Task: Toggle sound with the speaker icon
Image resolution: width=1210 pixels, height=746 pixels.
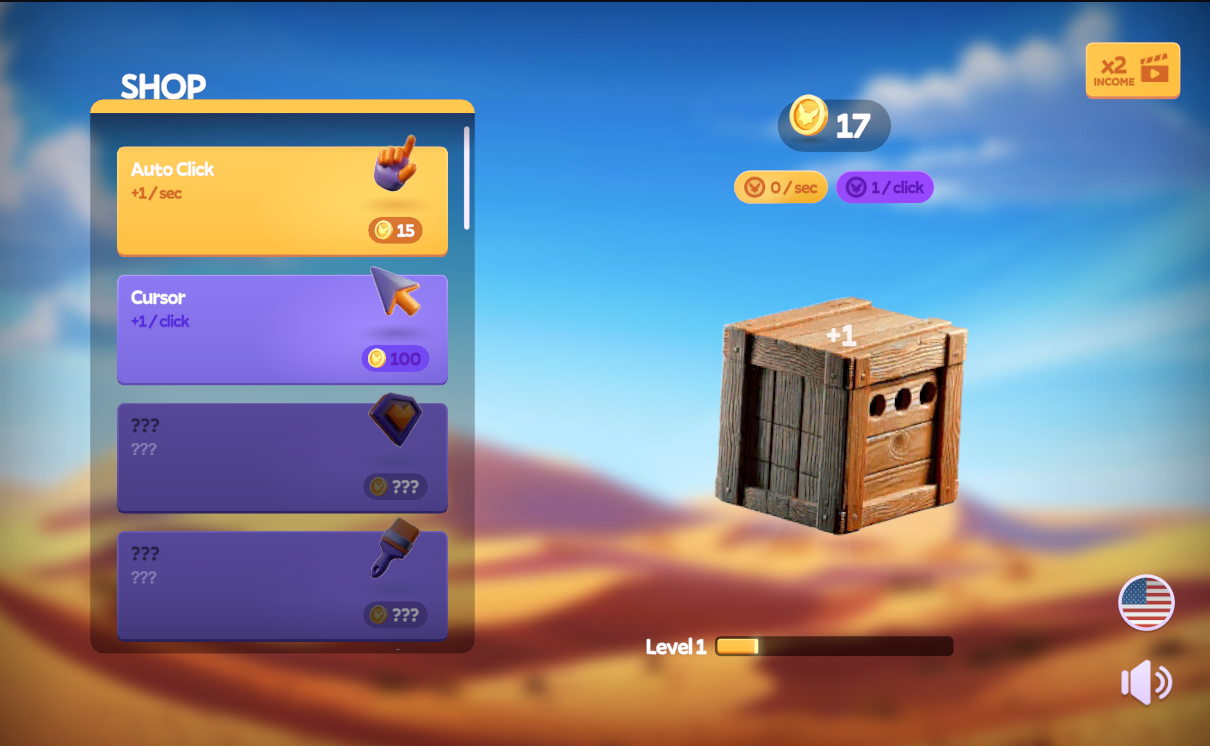Action: [1146, 683]
